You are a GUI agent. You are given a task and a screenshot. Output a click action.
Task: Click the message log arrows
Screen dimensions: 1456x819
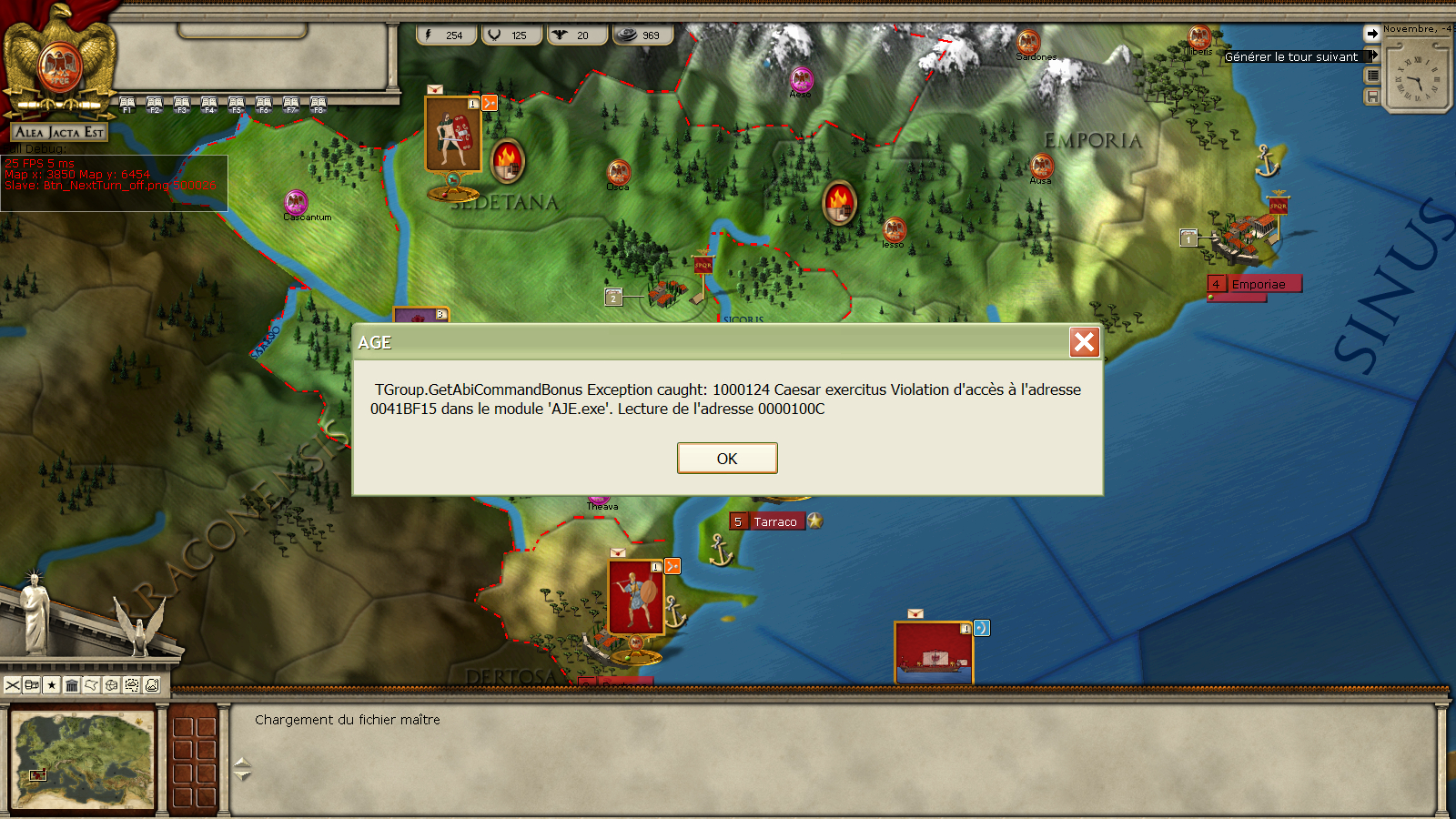(242, 769)
